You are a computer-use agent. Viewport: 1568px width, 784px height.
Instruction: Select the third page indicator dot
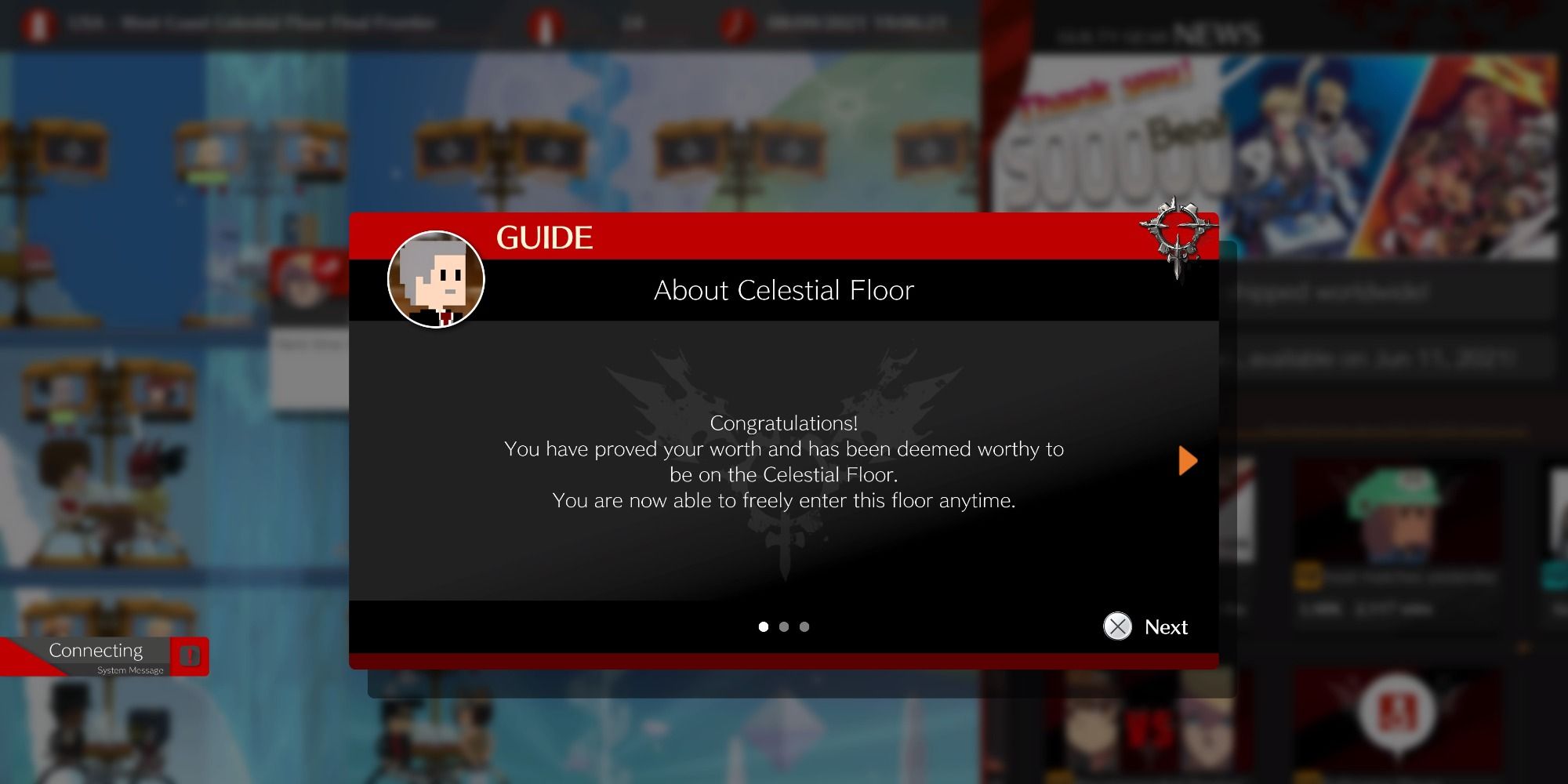coord(804,626)
